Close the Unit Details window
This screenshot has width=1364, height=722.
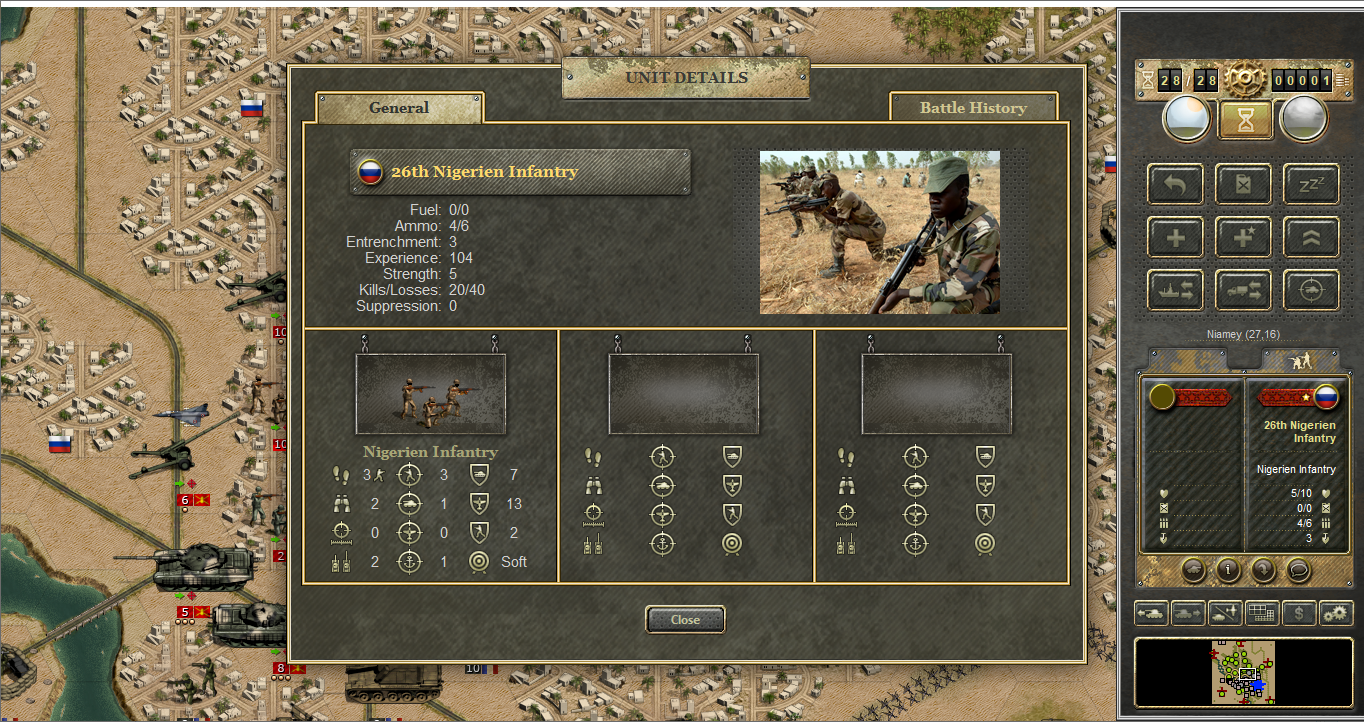[x=685, y=620]
